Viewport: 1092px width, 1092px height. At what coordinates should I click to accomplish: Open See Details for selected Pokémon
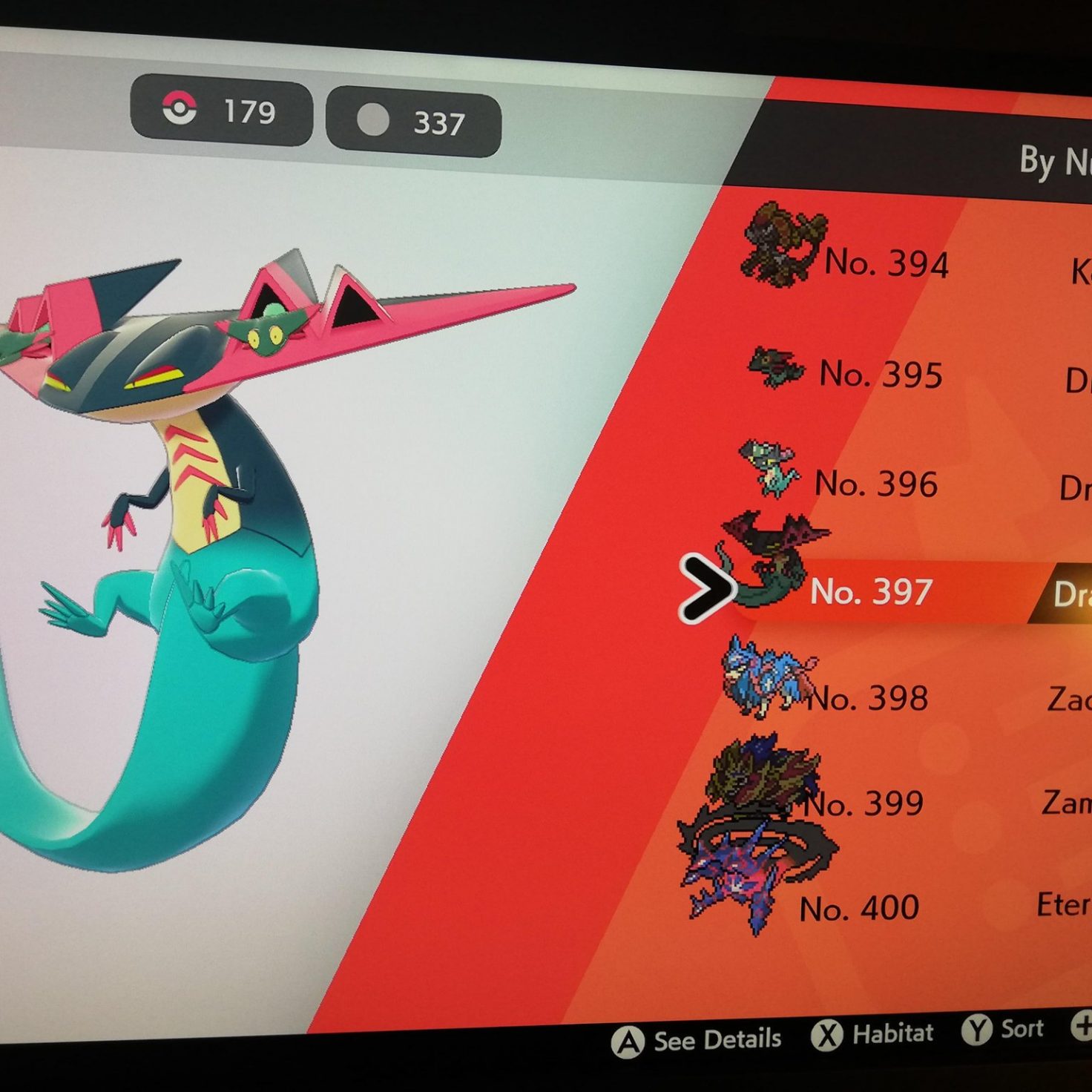tap(697, 1040)
